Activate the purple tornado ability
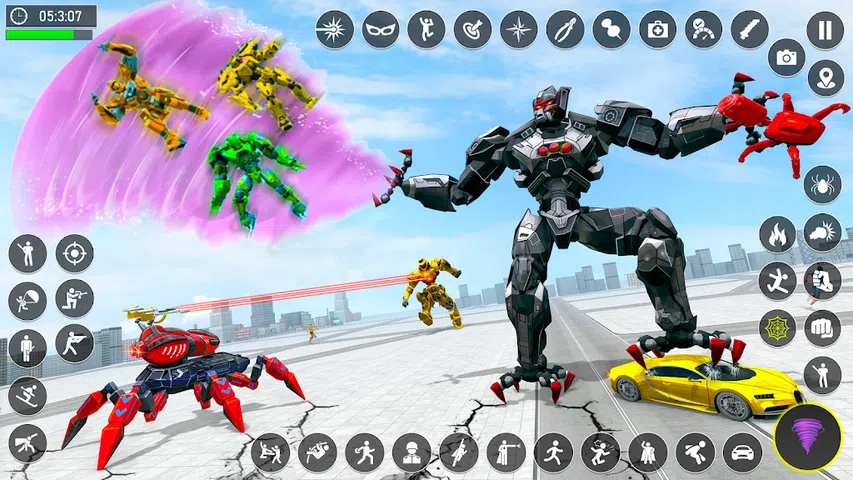The width and height of the screenshot is (853, 480). click(807, 436)
